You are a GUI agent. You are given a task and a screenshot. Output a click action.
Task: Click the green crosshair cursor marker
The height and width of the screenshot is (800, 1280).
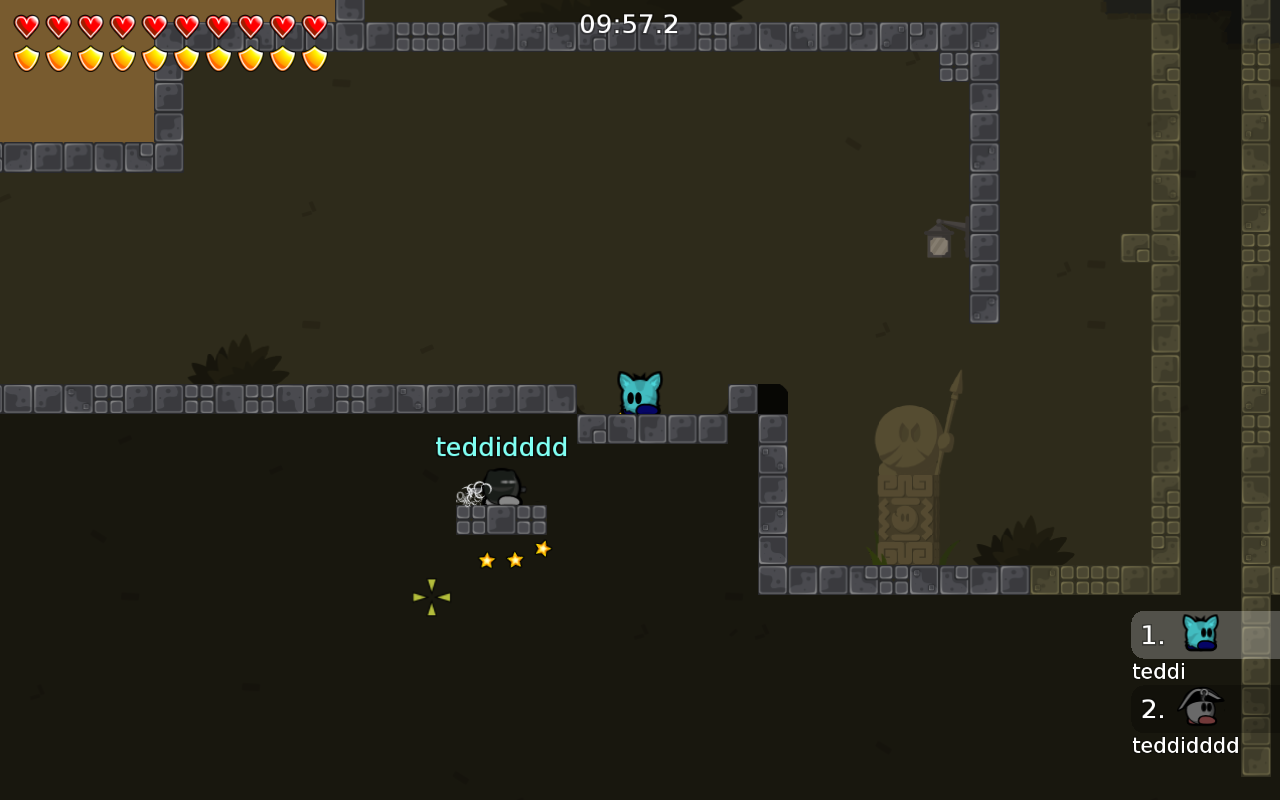[430, 597]
